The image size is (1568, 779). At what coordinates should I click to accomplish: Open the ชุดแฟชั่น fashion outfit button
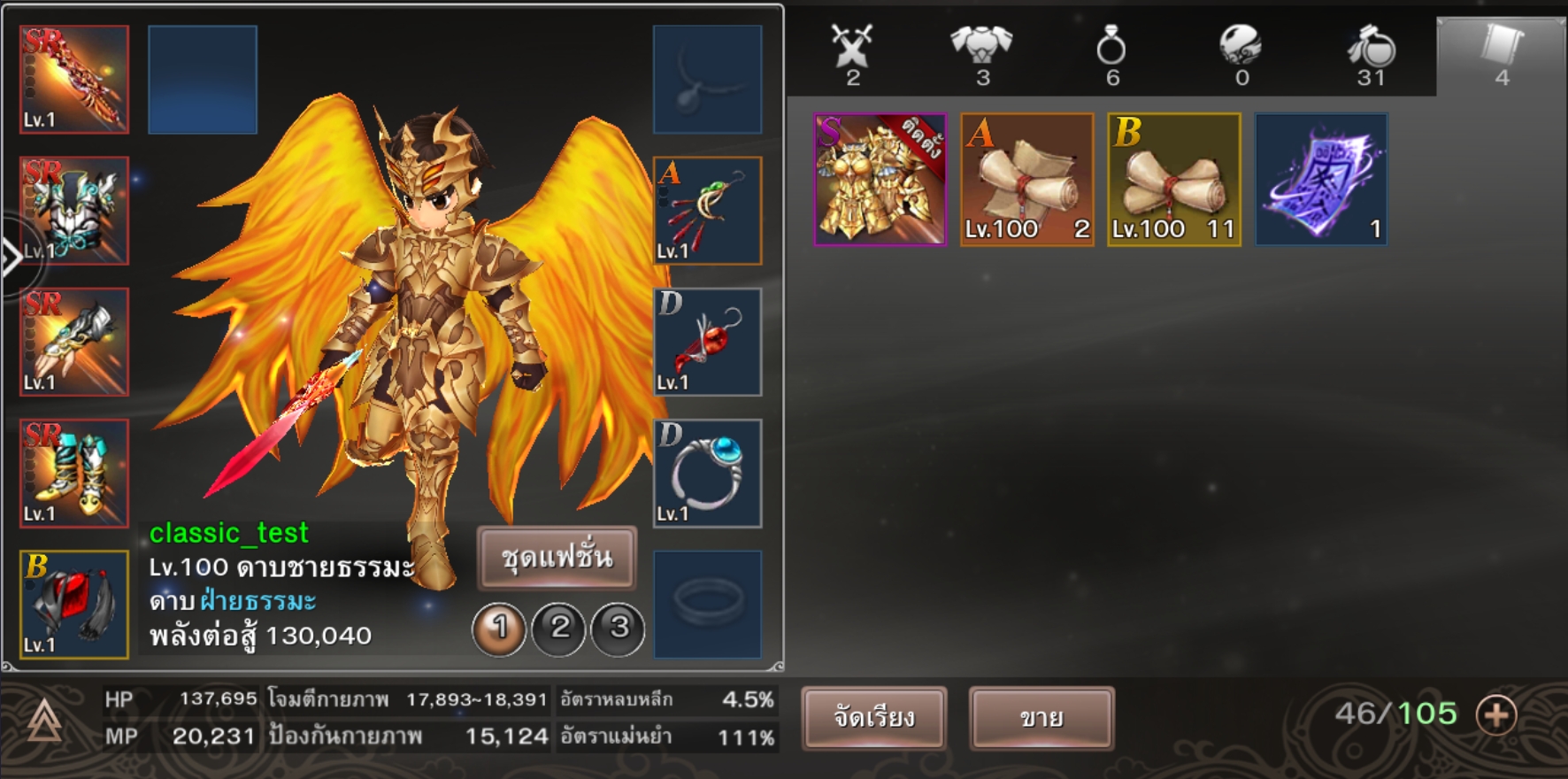coord(557,558)
